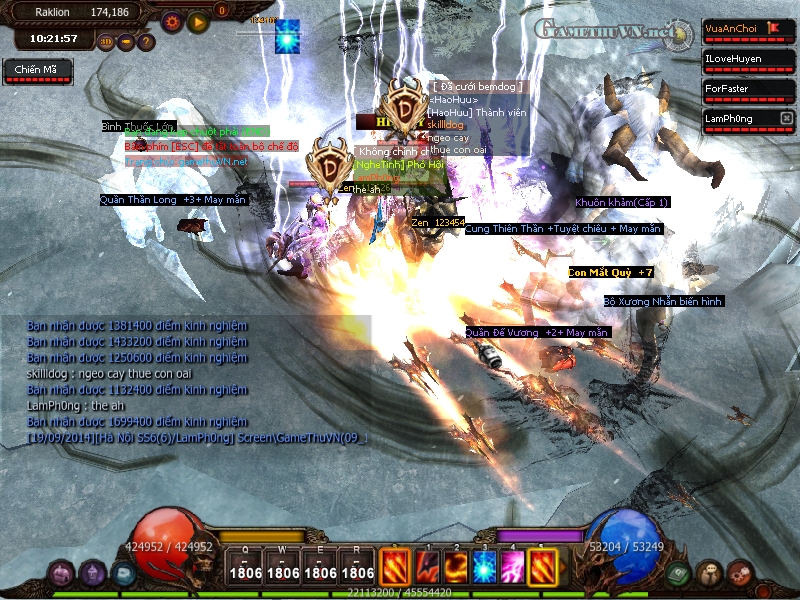Screen dimensions: 800x600
Task: Use the potion in the Q slot
Action: click(x=246, y=567)
